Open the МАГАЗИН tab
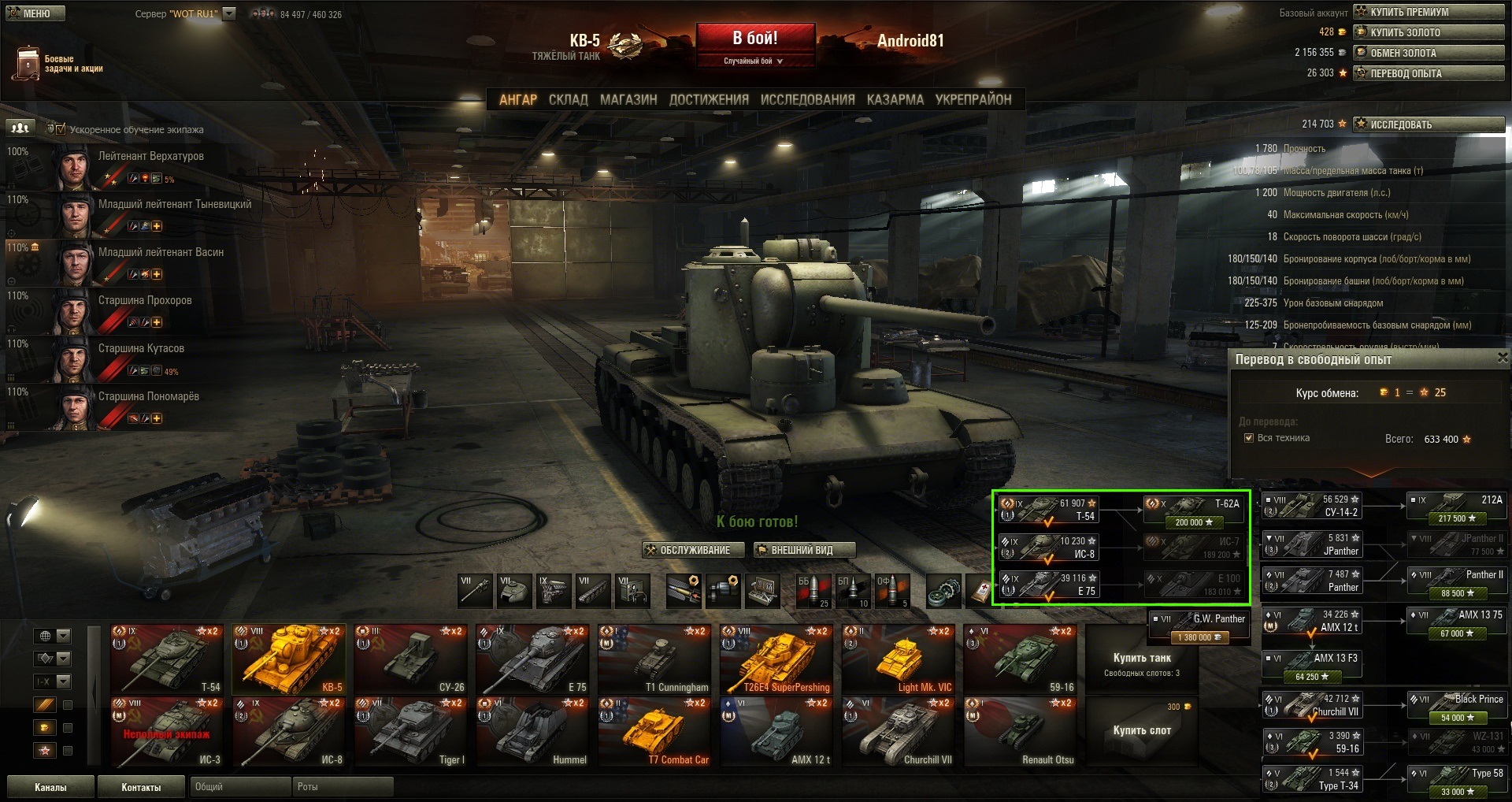Screen dimensions: 1512x802 click(x=628, y=99)
